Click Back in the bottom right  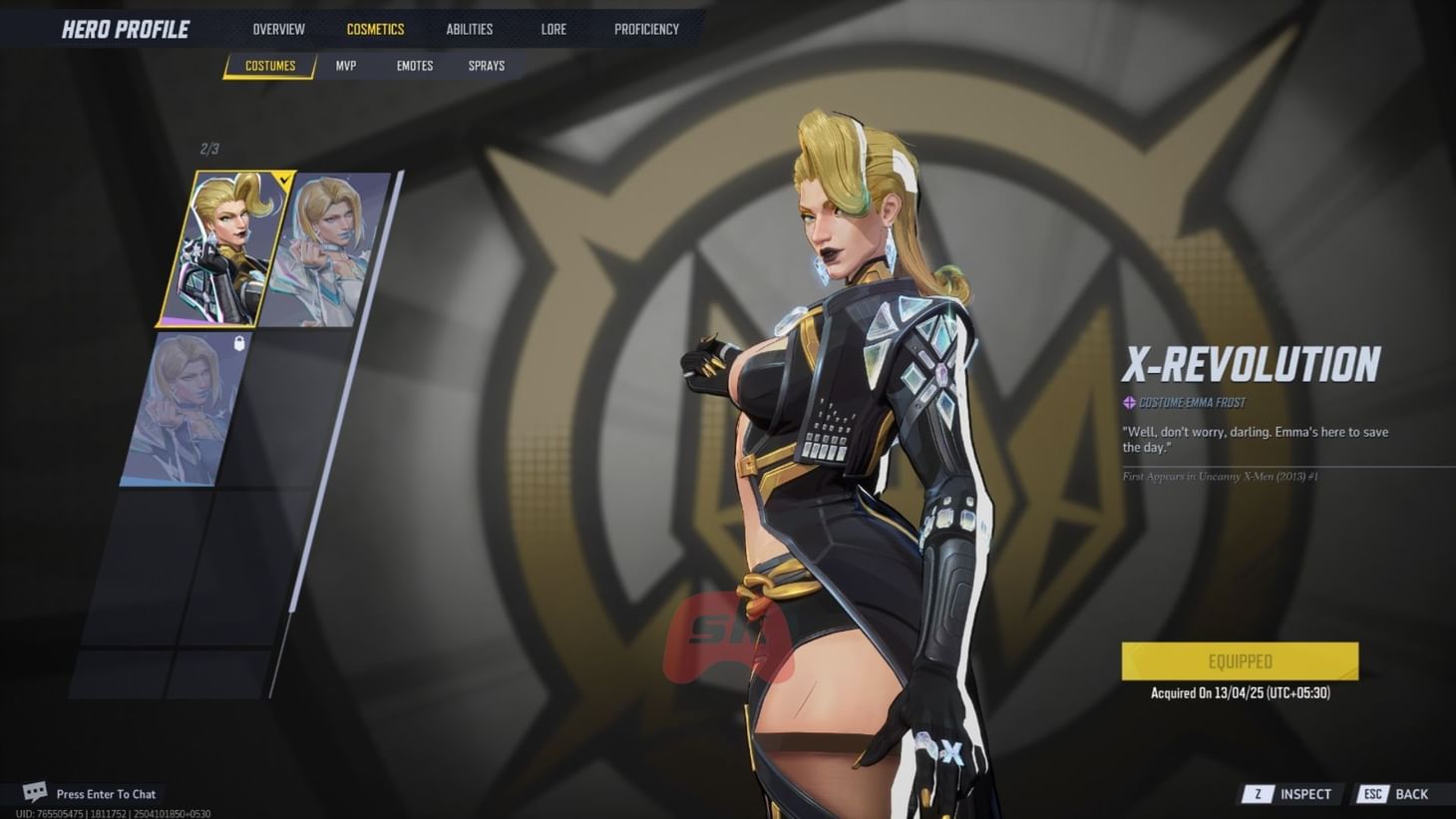(x=1412, y=794)
